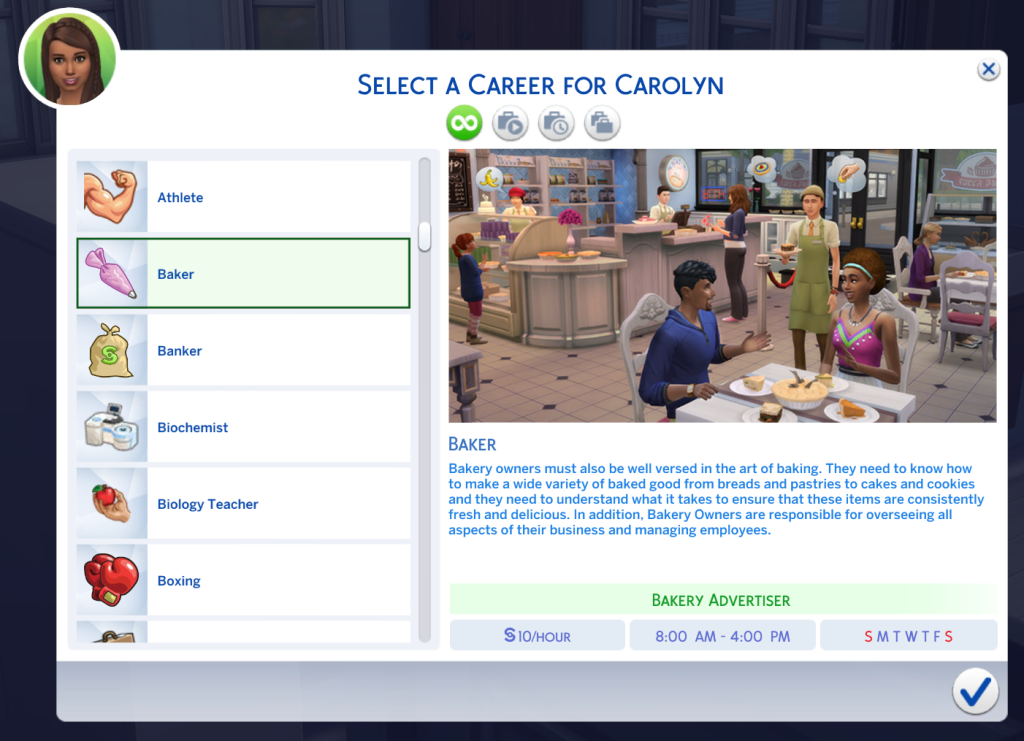Viewport: 1024px width, 741px height.
Task: Choose the Baker career entry
Action: (243, 273)
